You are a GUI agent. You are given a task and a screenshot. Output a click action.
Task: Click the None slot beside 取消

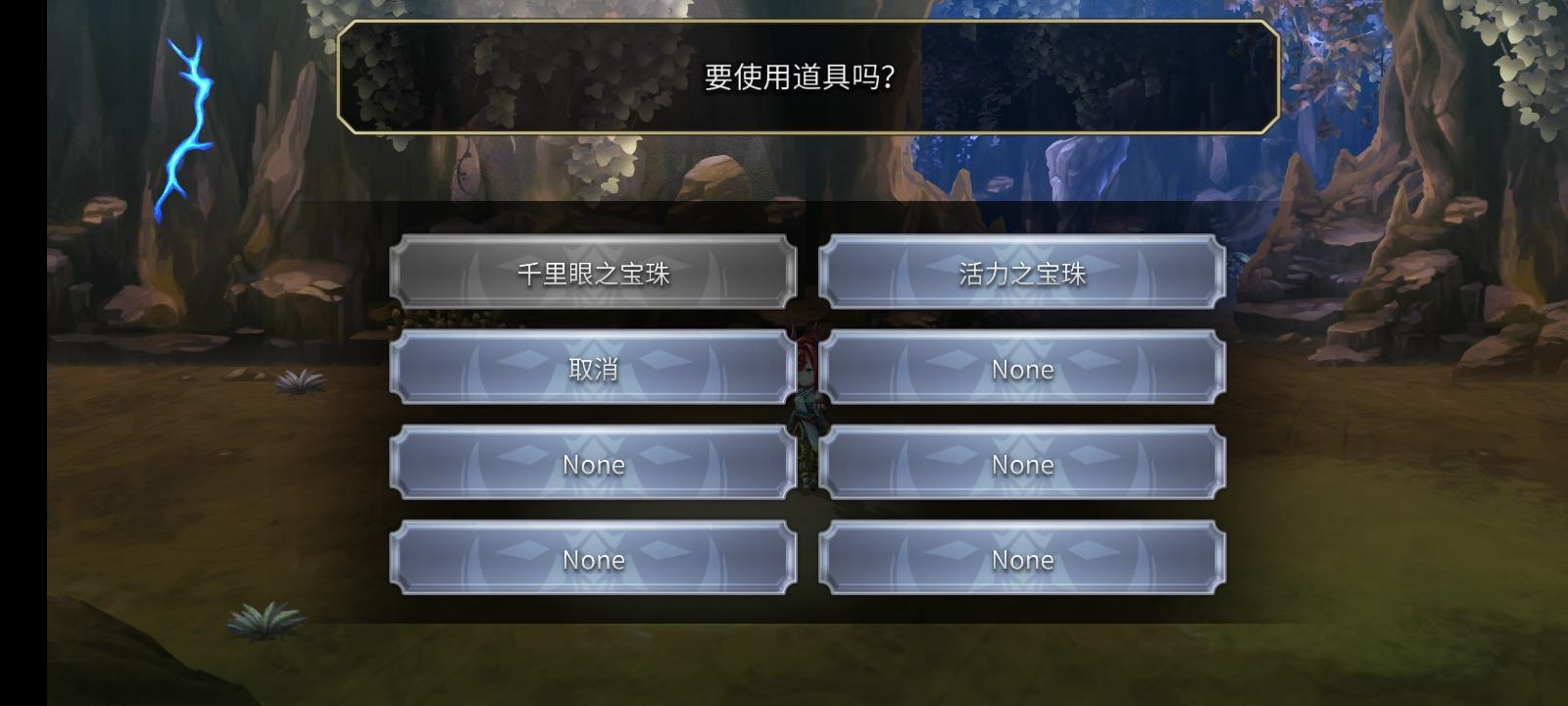click(1020, 369)
